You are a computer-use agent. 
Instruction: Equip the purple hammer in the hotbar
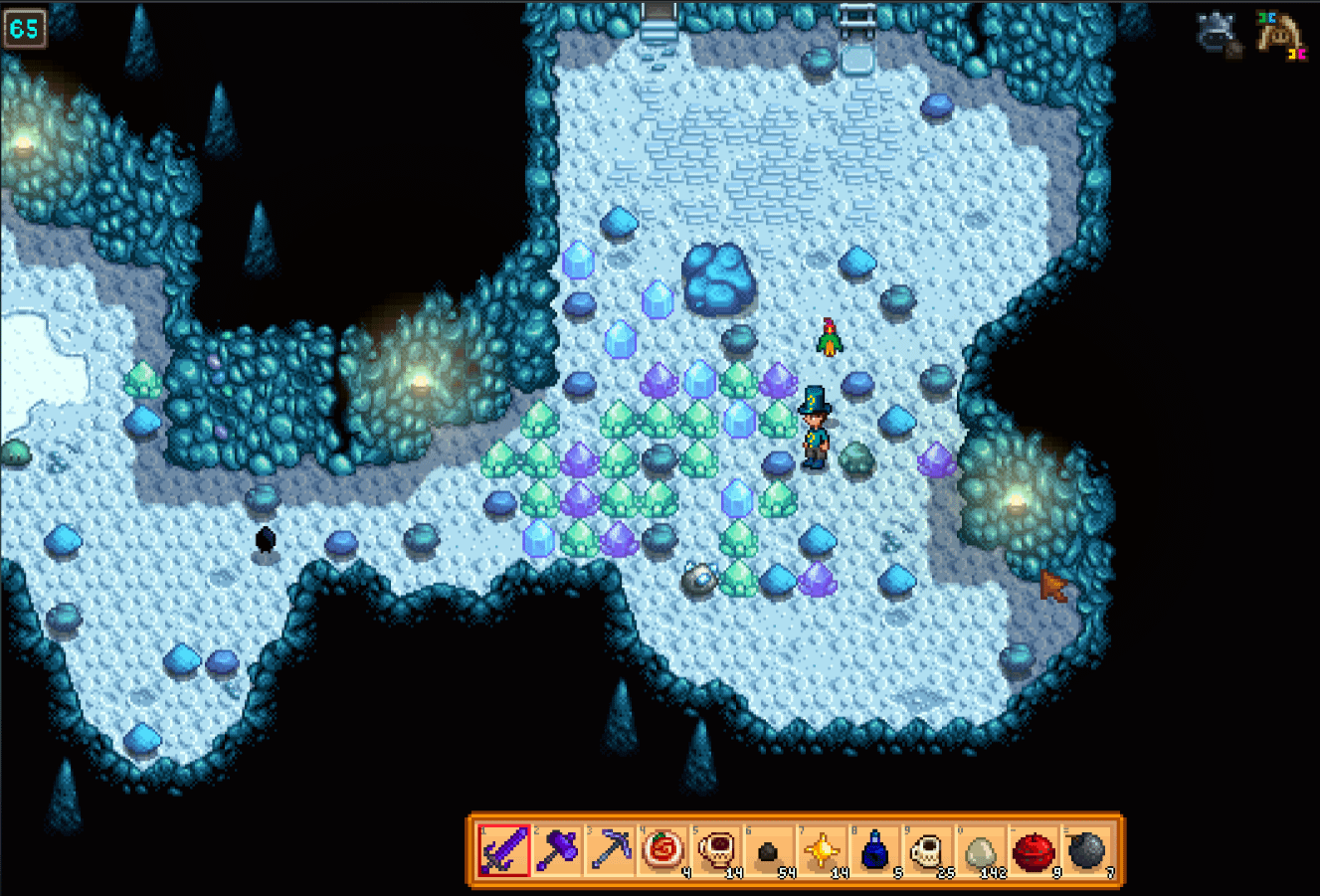pos(556,851)
